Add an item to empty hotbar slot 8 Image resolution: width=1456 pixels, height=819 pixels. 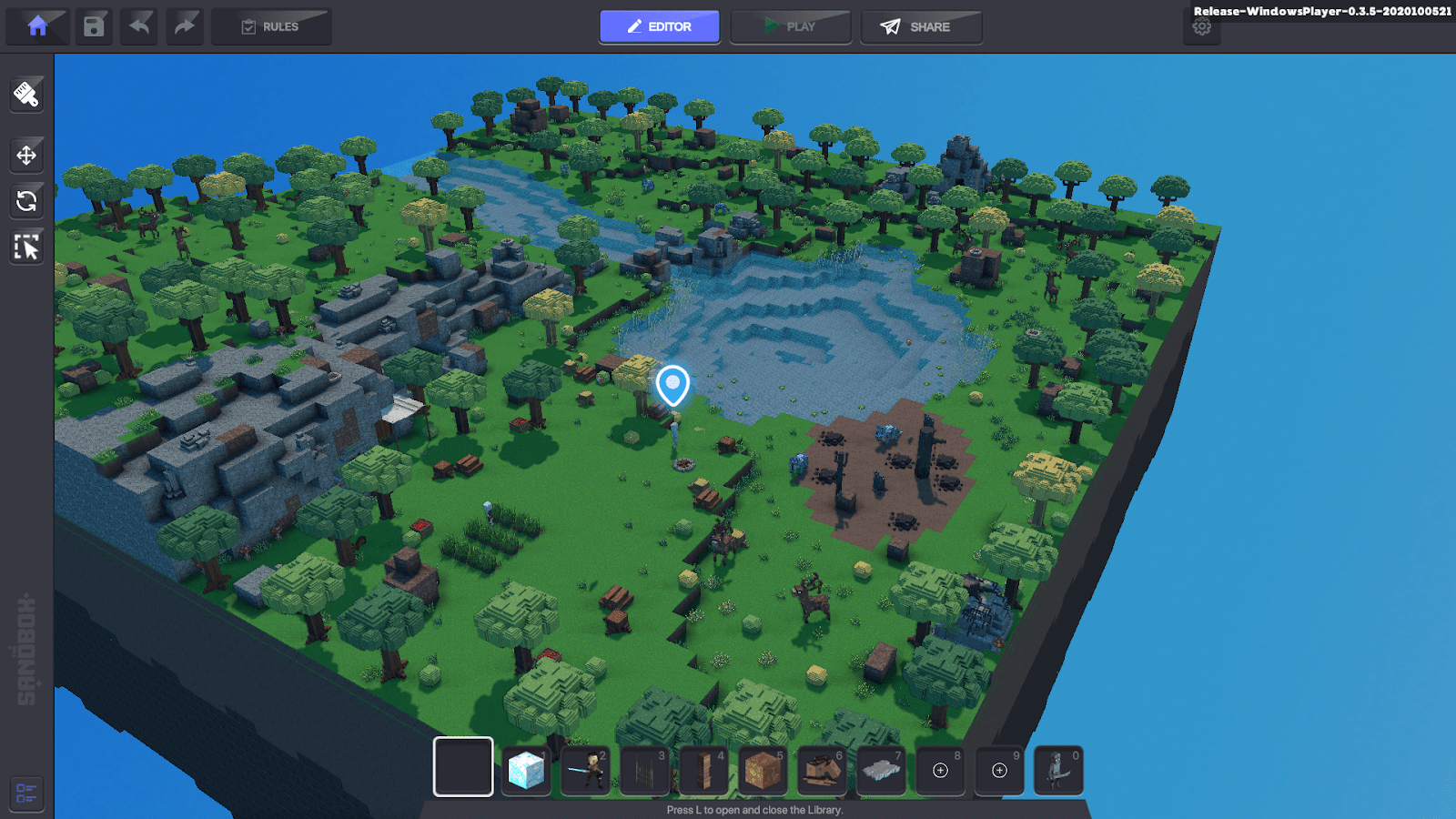tap(940, 771)
